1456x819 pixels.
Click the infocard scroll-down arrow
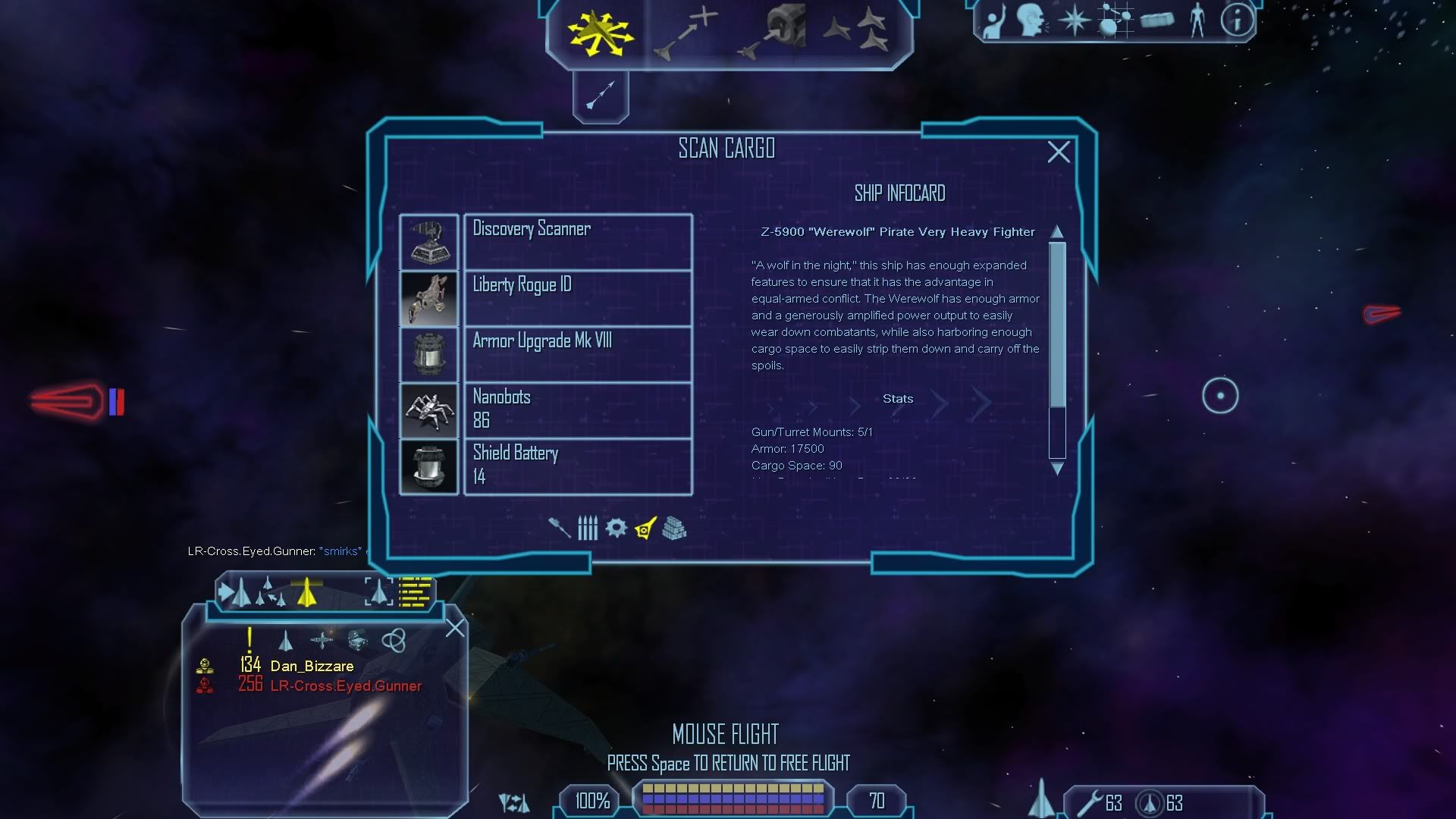(1057, 469)
